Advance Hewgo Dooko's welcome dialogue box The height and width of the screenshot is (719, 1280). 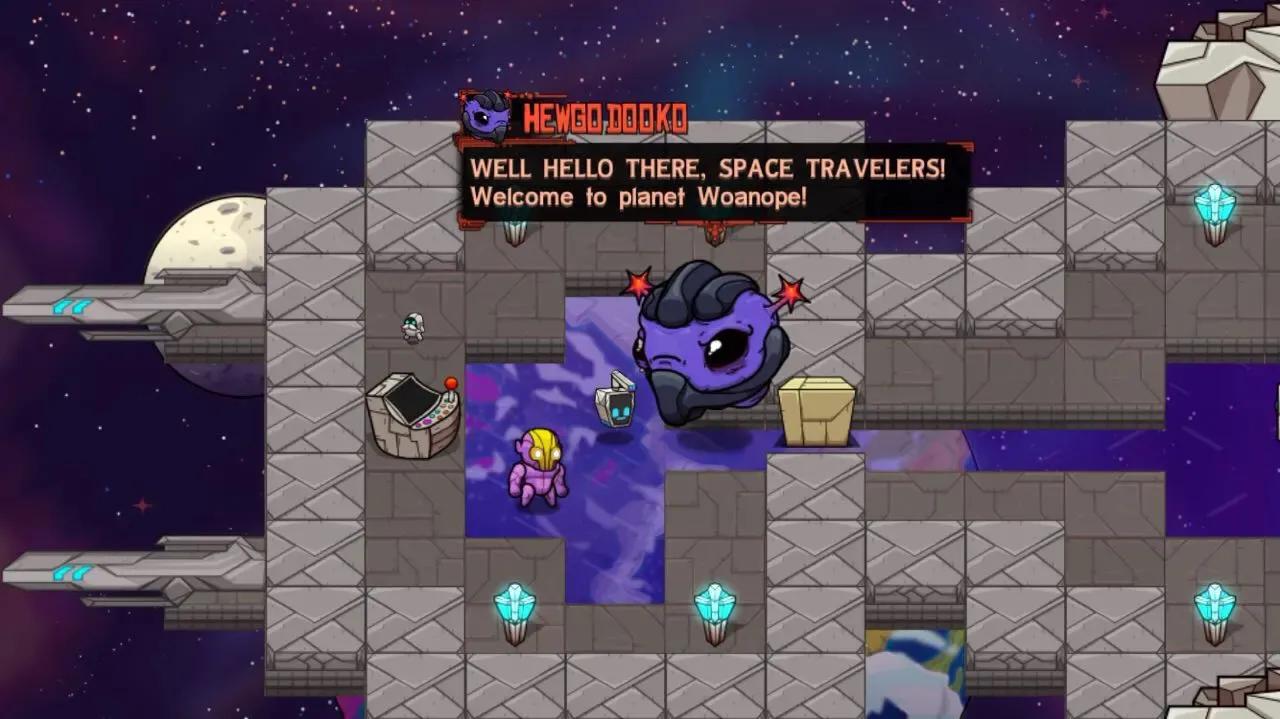[714, 182]
